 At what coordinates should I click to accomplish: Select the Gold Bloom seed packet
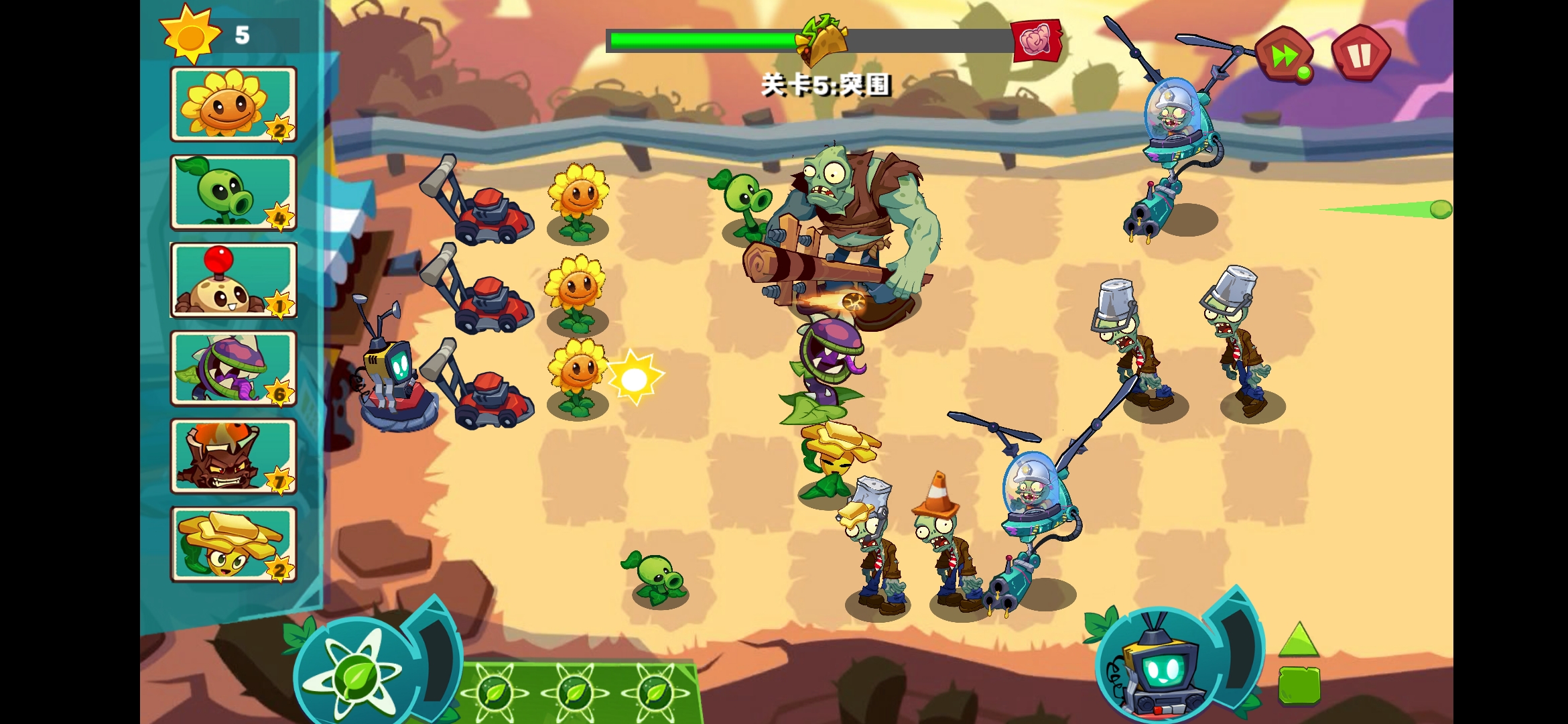point(233,543)
